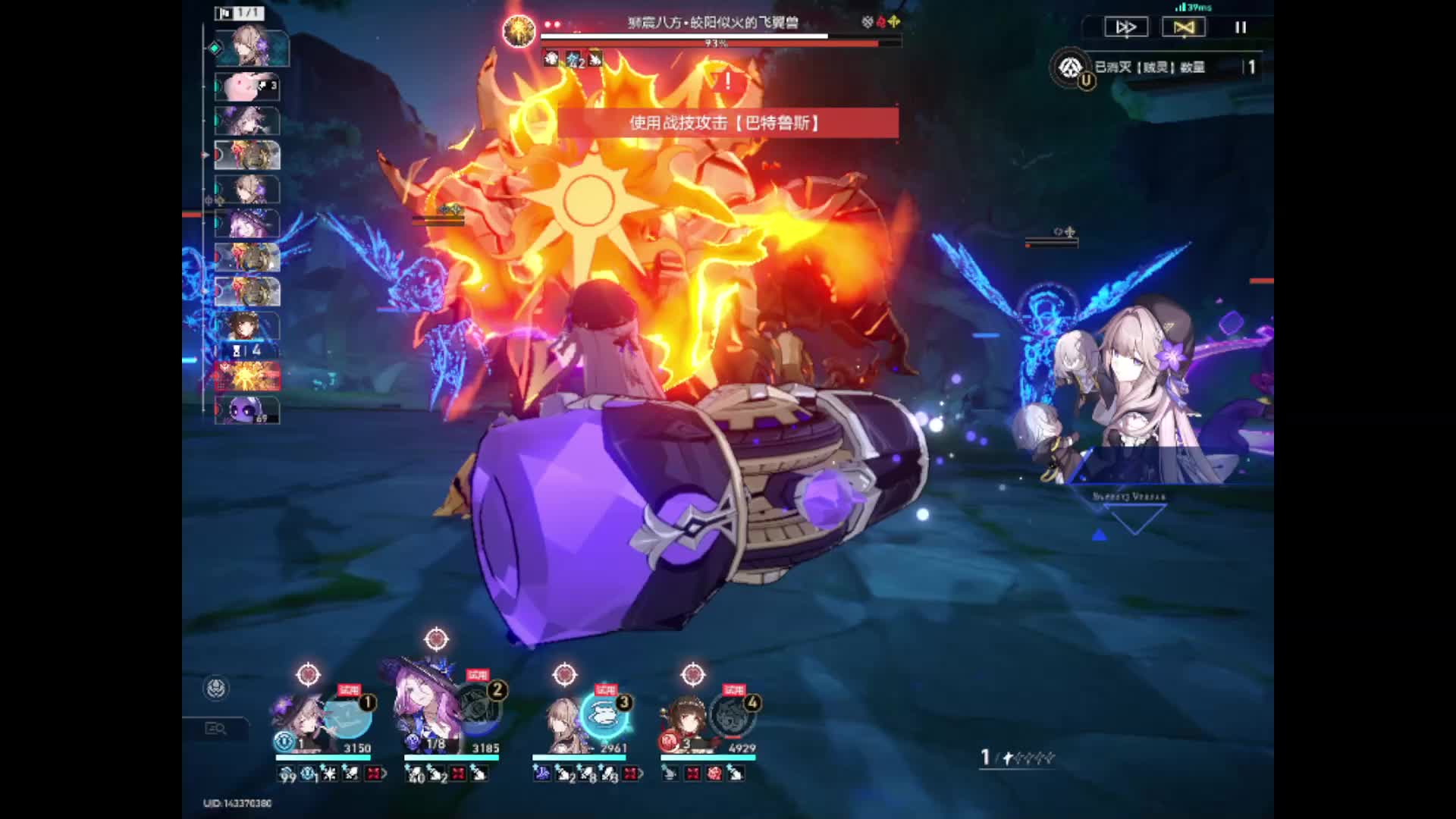Select the purple ghost portrait in turn order
The width and height of the screenshot is (1456, 819).
[x=246, y=409]
